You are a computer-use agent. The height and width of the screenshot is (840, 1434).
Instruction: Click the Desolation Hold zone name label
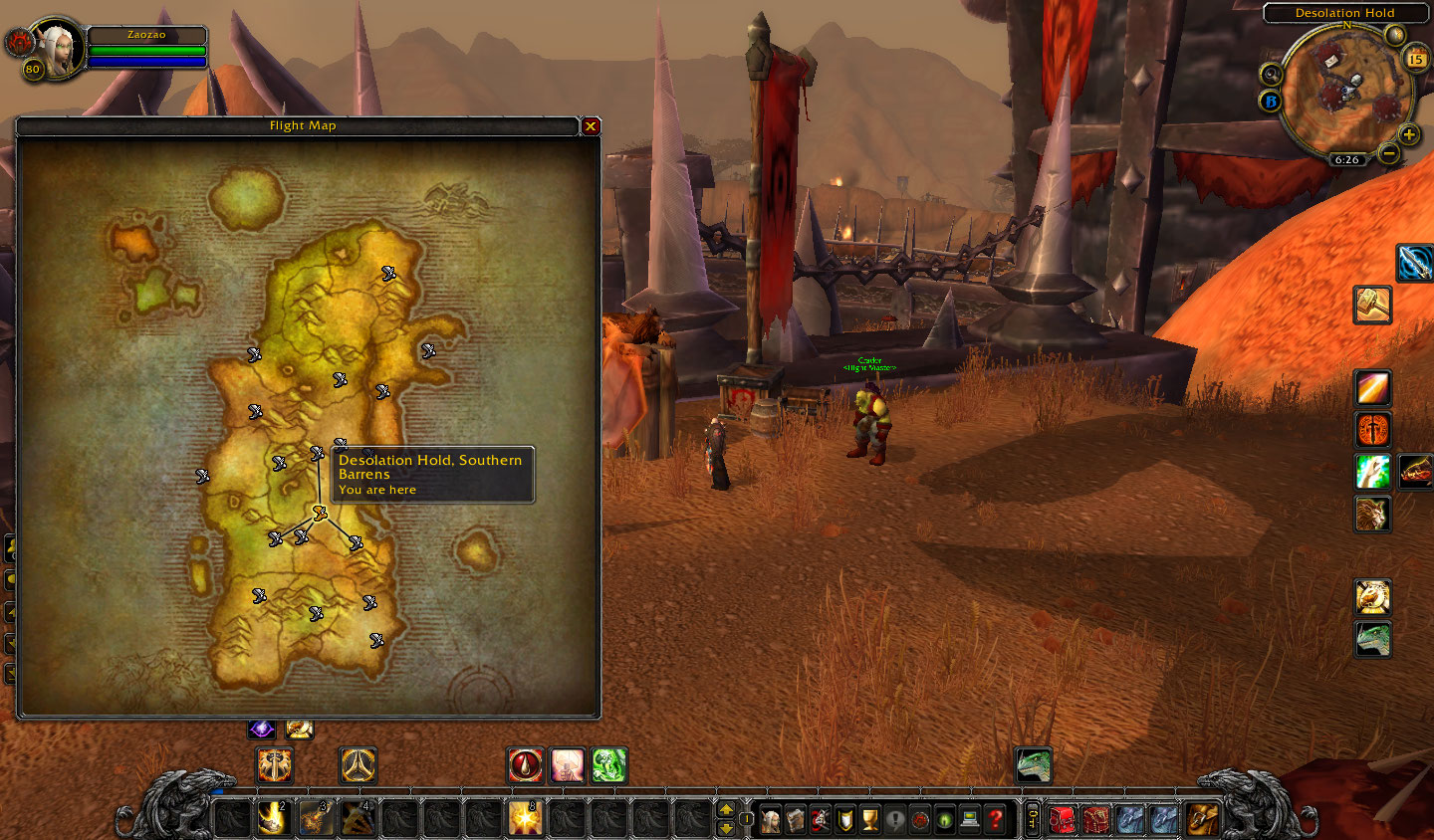tap(1344, 13)
